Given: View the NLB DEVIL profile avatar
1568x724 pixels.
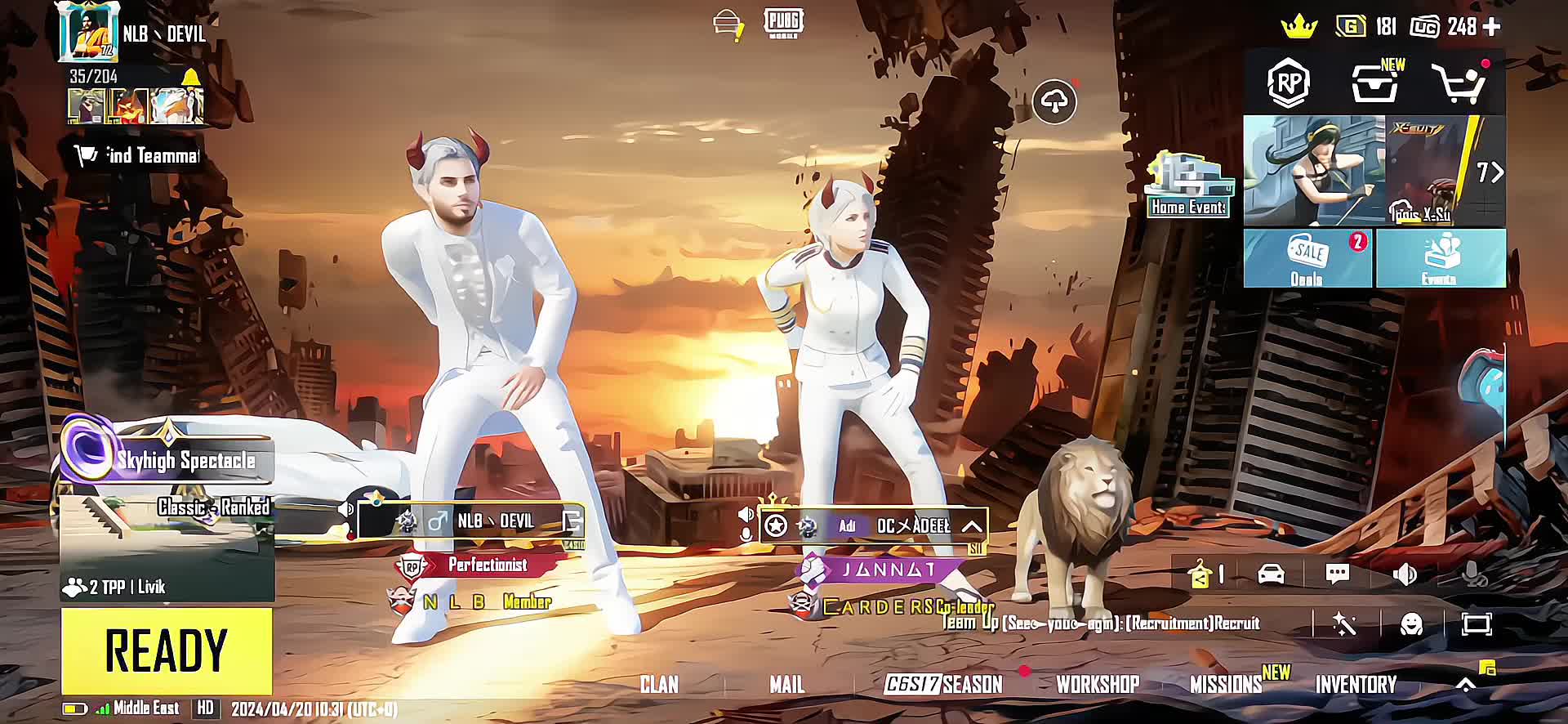Looking at the screenshot, I should point(87,33).
